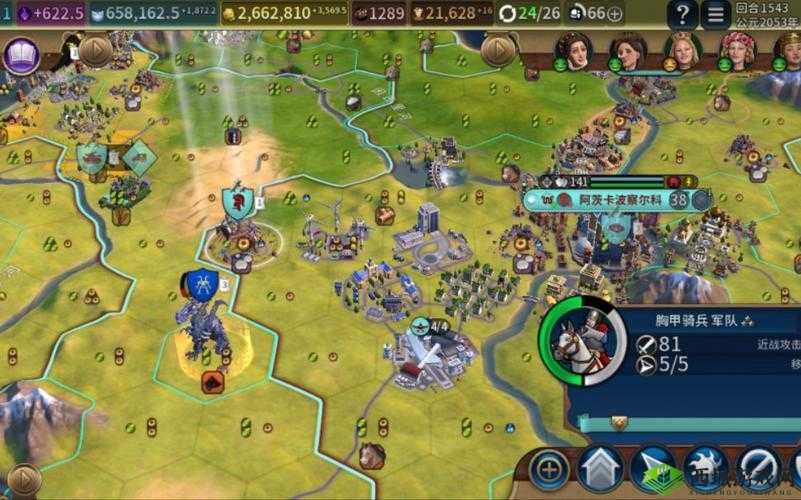Select the blonde leader portrait
The height and width of the screenshot is (500, 801).
(x=682, y=51)
